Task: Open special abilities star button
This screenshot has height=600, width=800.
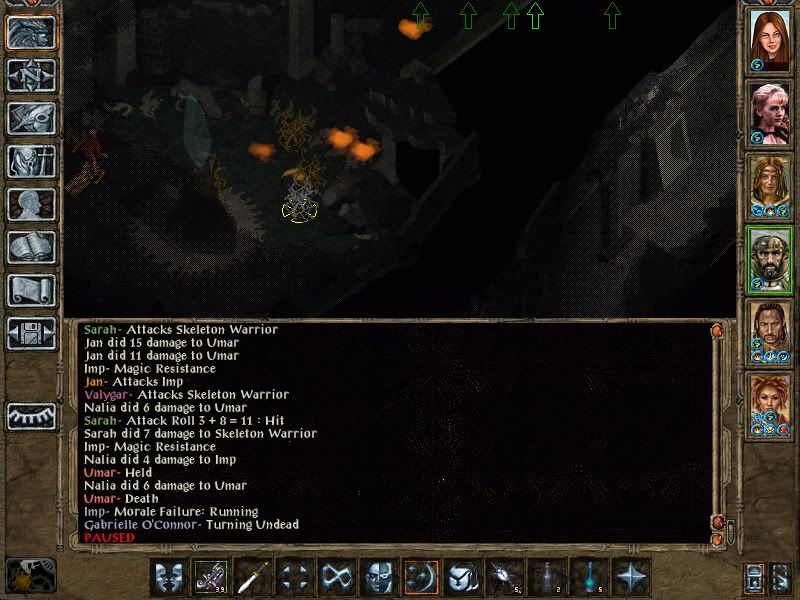Action: click(x=632, y=577)
